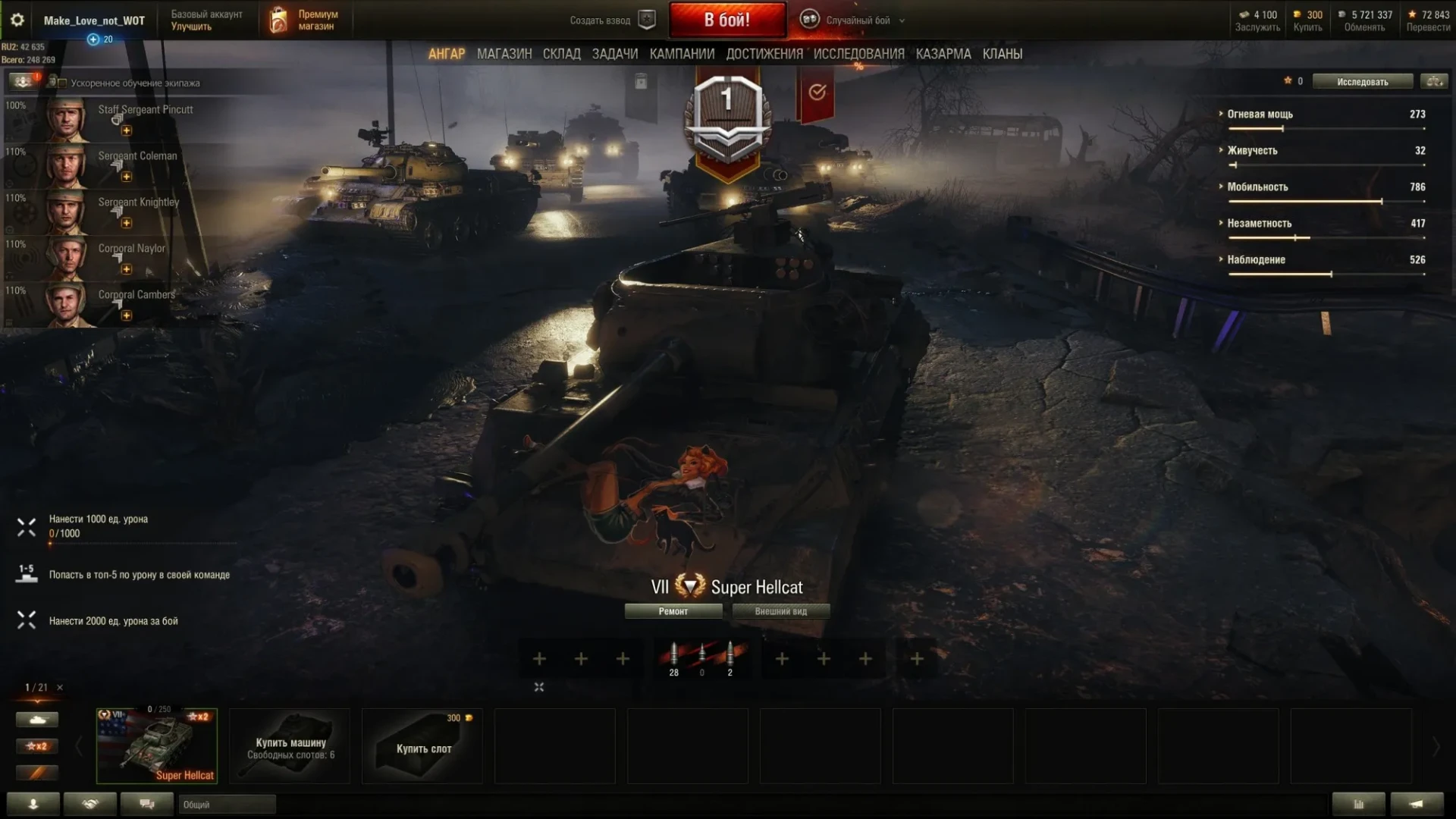
Task: Click Создать взвод to form a platoon
Action: (611, 20)
